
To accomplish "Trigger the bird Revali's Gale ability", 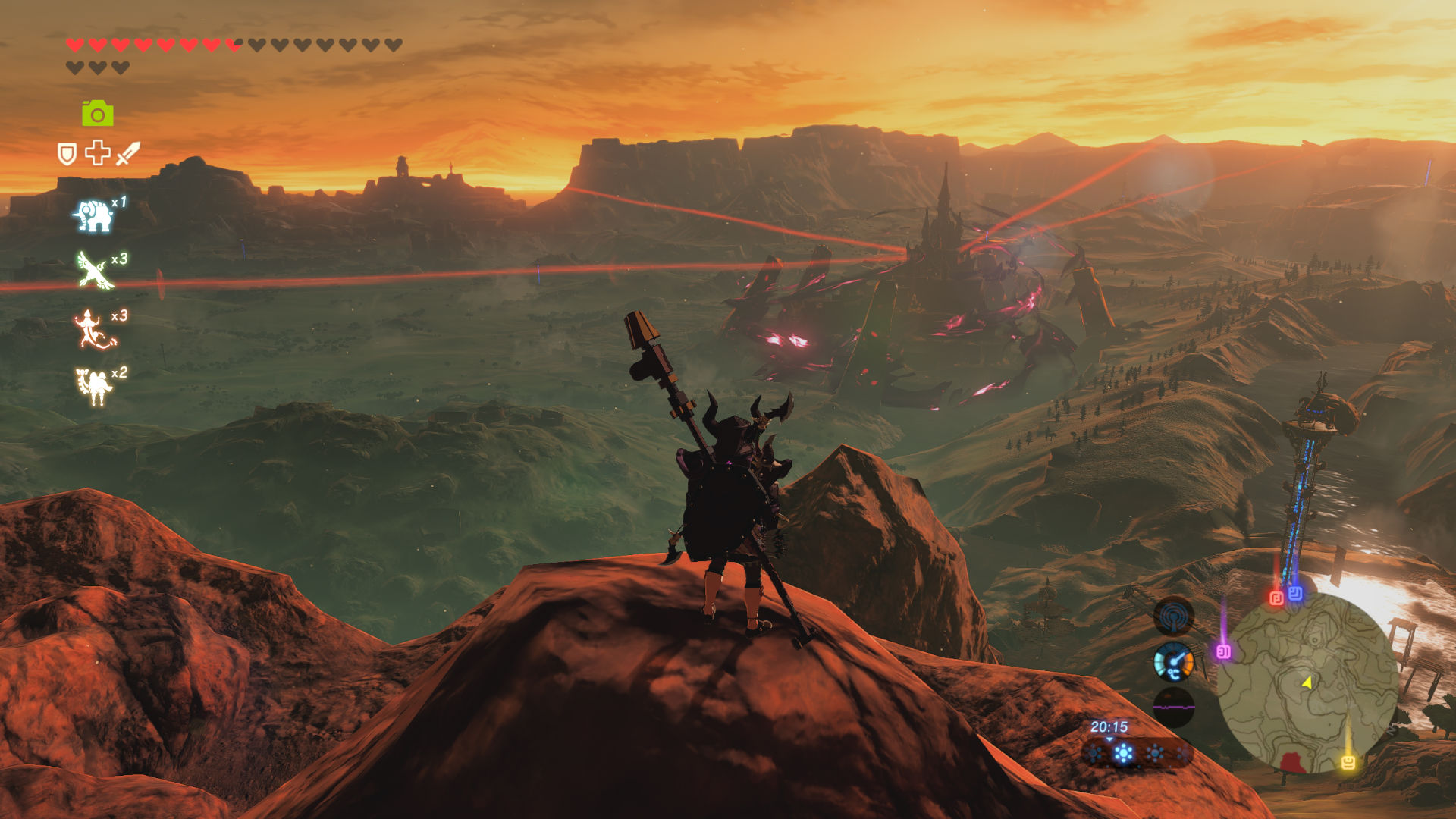I will (96, 271).
